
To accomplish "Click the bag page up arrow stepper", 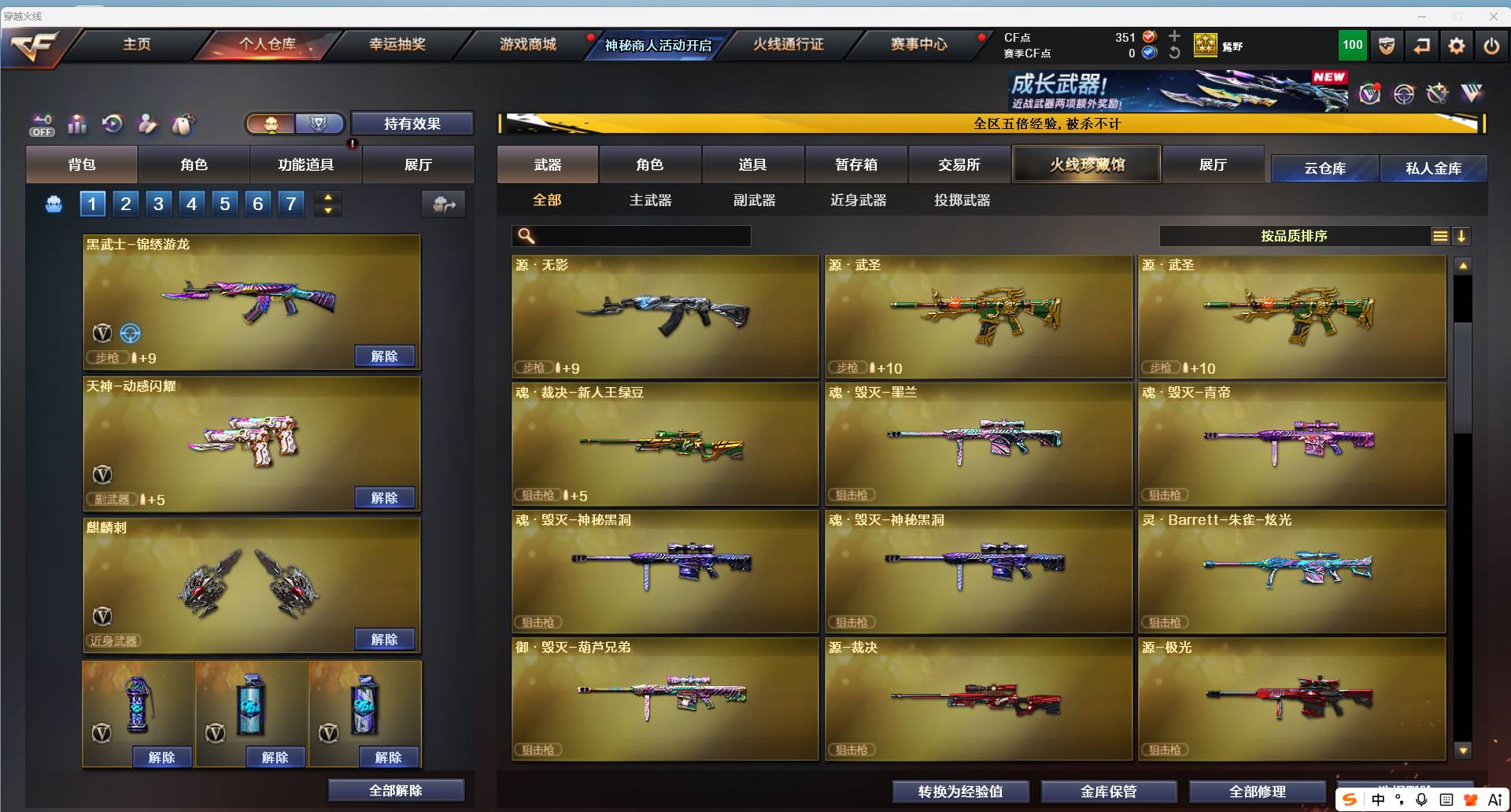I will pyautogui.click(x=327, y=197).
